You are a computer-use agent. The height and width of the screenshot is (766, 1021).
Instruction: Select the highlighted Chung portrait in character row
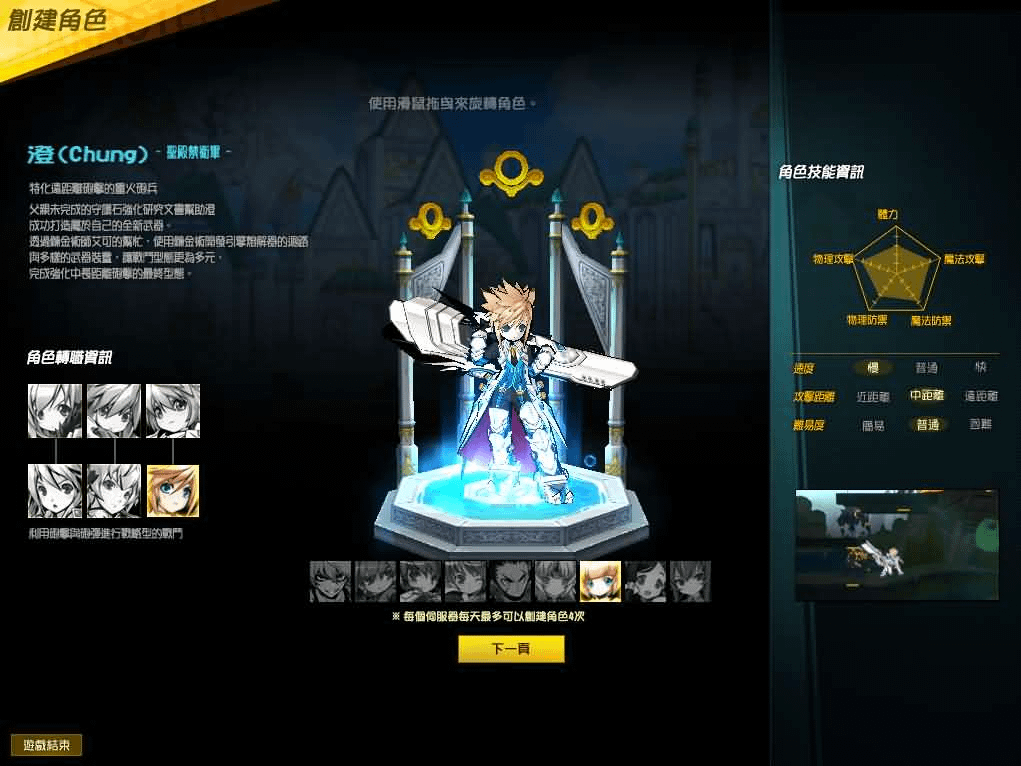point(600,581)
